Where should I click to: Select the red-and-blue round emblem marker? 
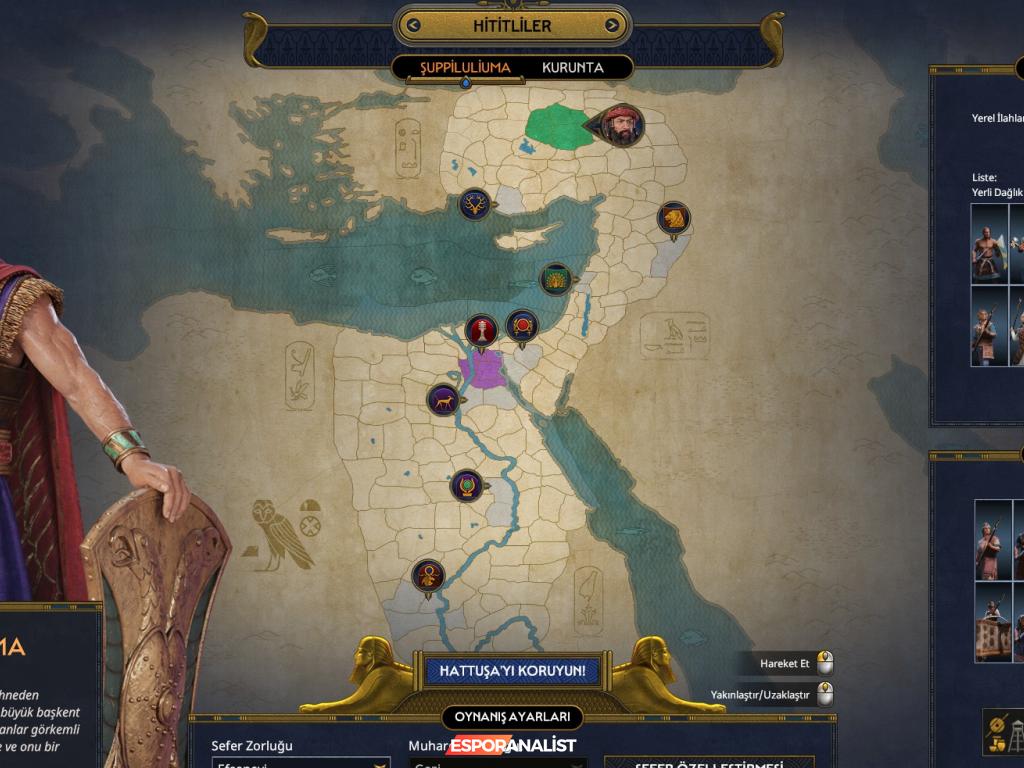pyautogui.click(x=522, y=325)
